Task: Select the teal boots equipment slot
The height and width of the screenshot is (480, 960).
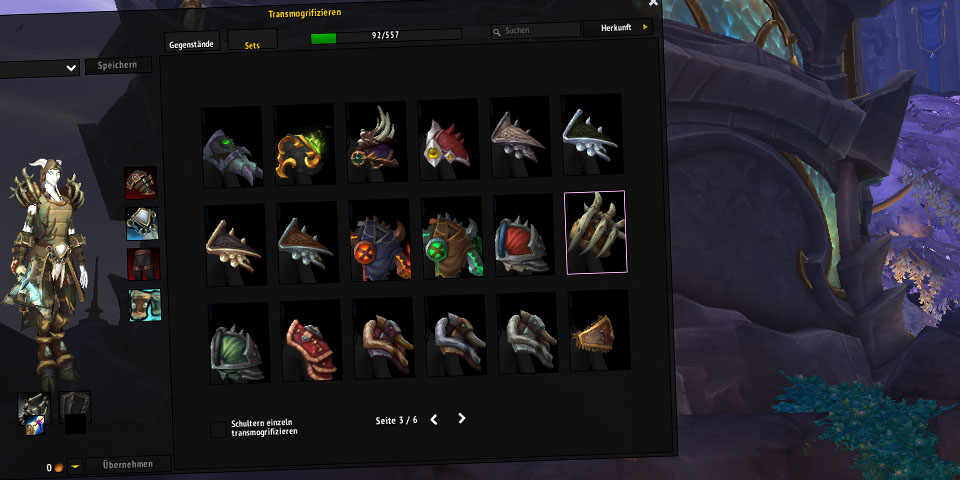Action: pos(145,304)
